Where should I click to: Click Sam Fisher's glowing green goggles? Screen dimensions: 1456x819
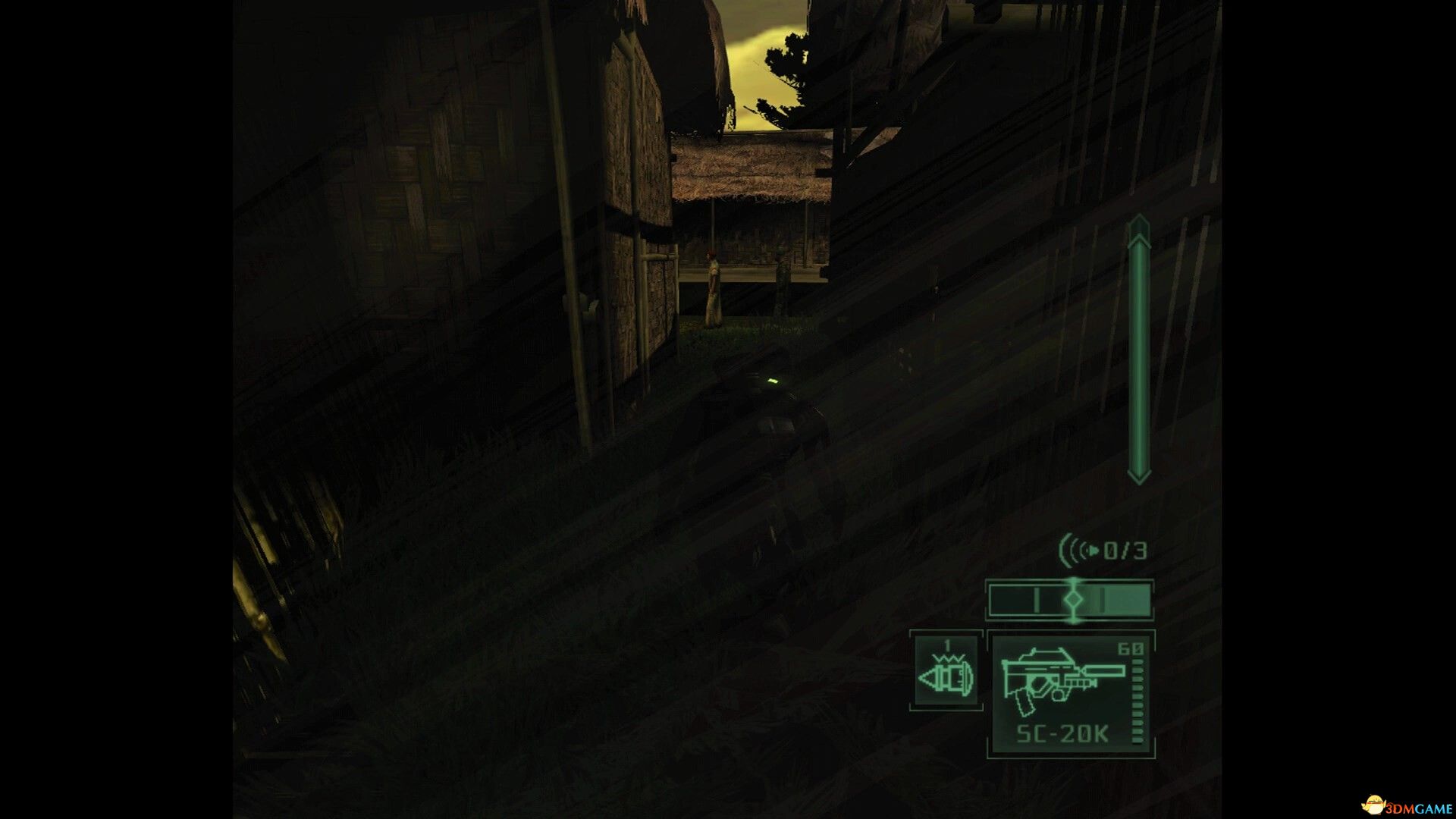click(x=773, y=381)
